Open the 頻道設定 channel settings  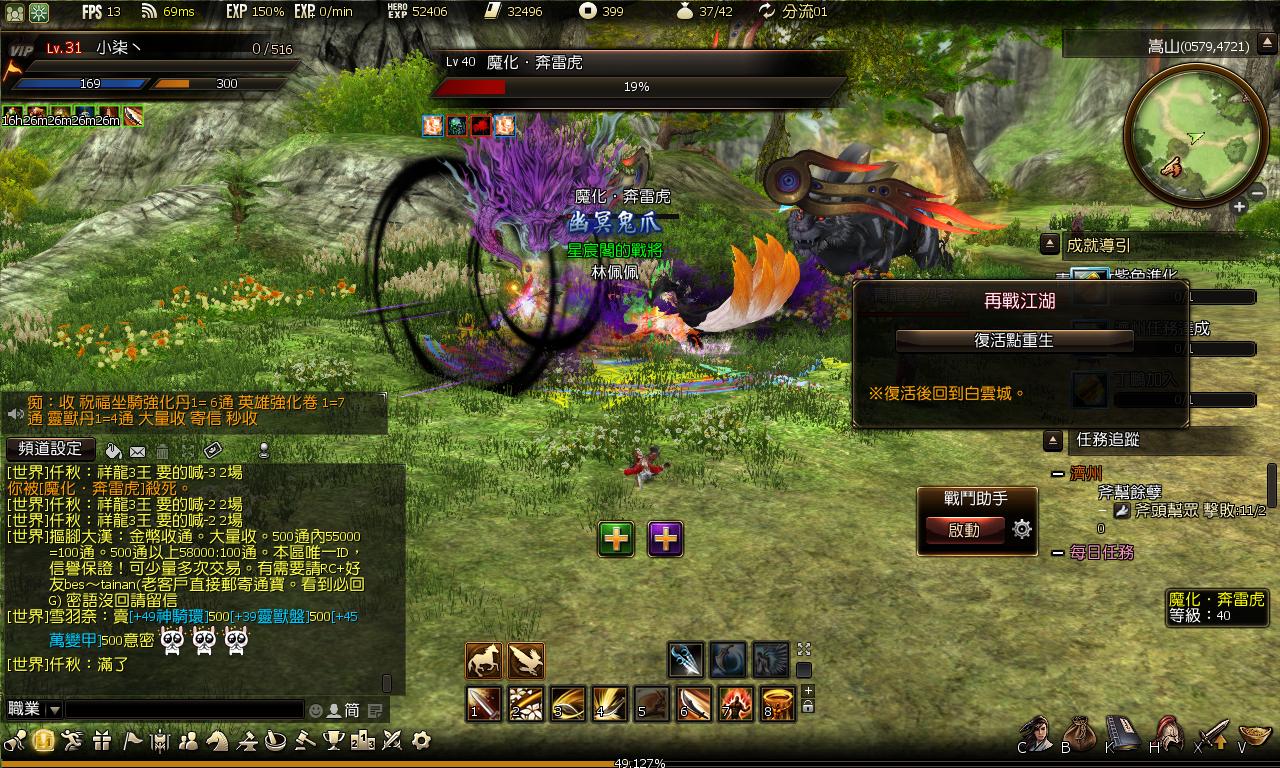(50, 449)
